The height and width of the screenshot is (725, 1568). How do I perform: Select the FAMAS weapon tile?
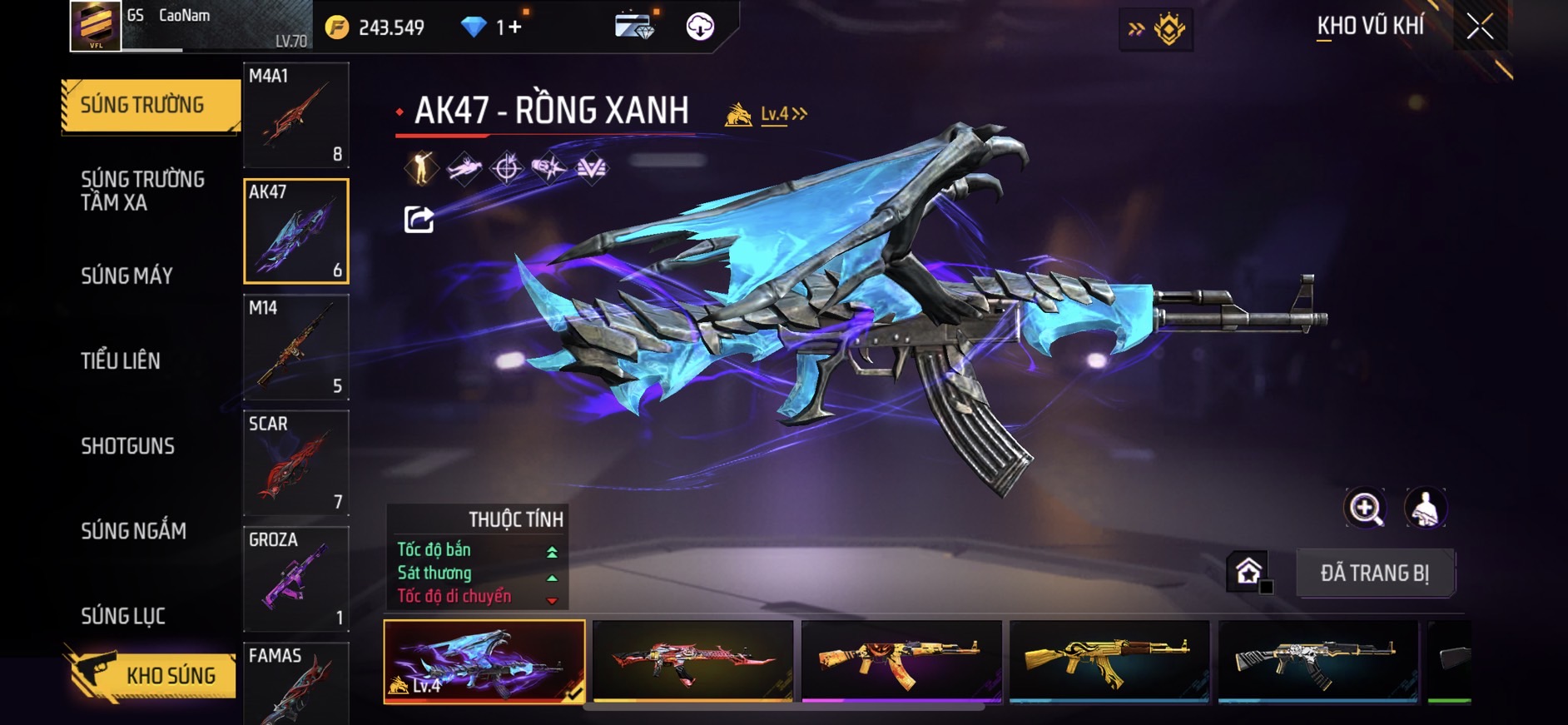pyautogui.click(x=295, y=683)
